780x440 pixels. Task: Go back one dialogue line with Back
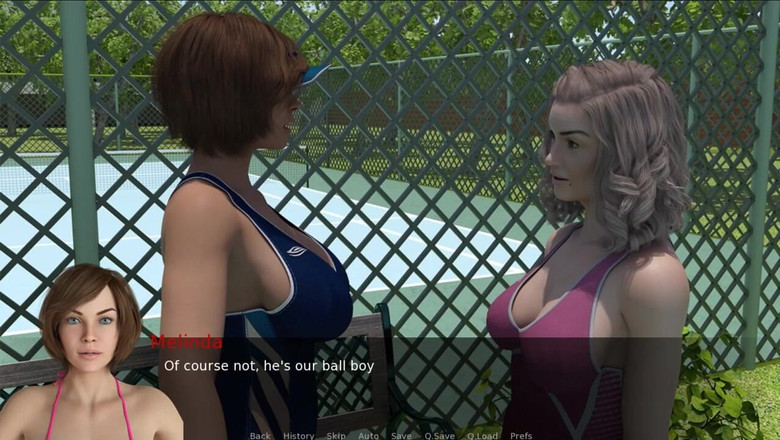pos(260,435)
